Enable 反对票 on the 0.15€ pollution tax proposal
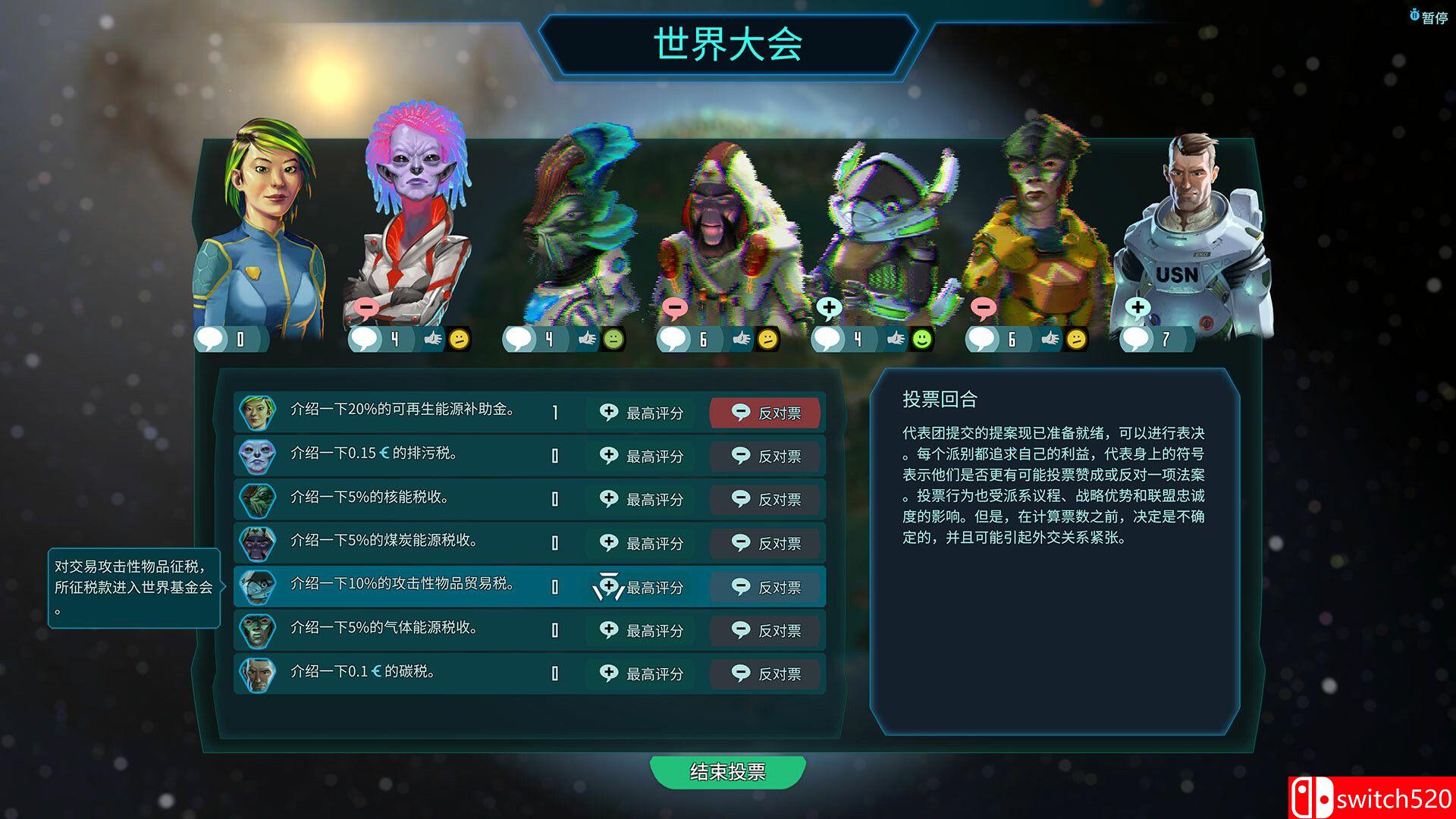 click(765, 456)
